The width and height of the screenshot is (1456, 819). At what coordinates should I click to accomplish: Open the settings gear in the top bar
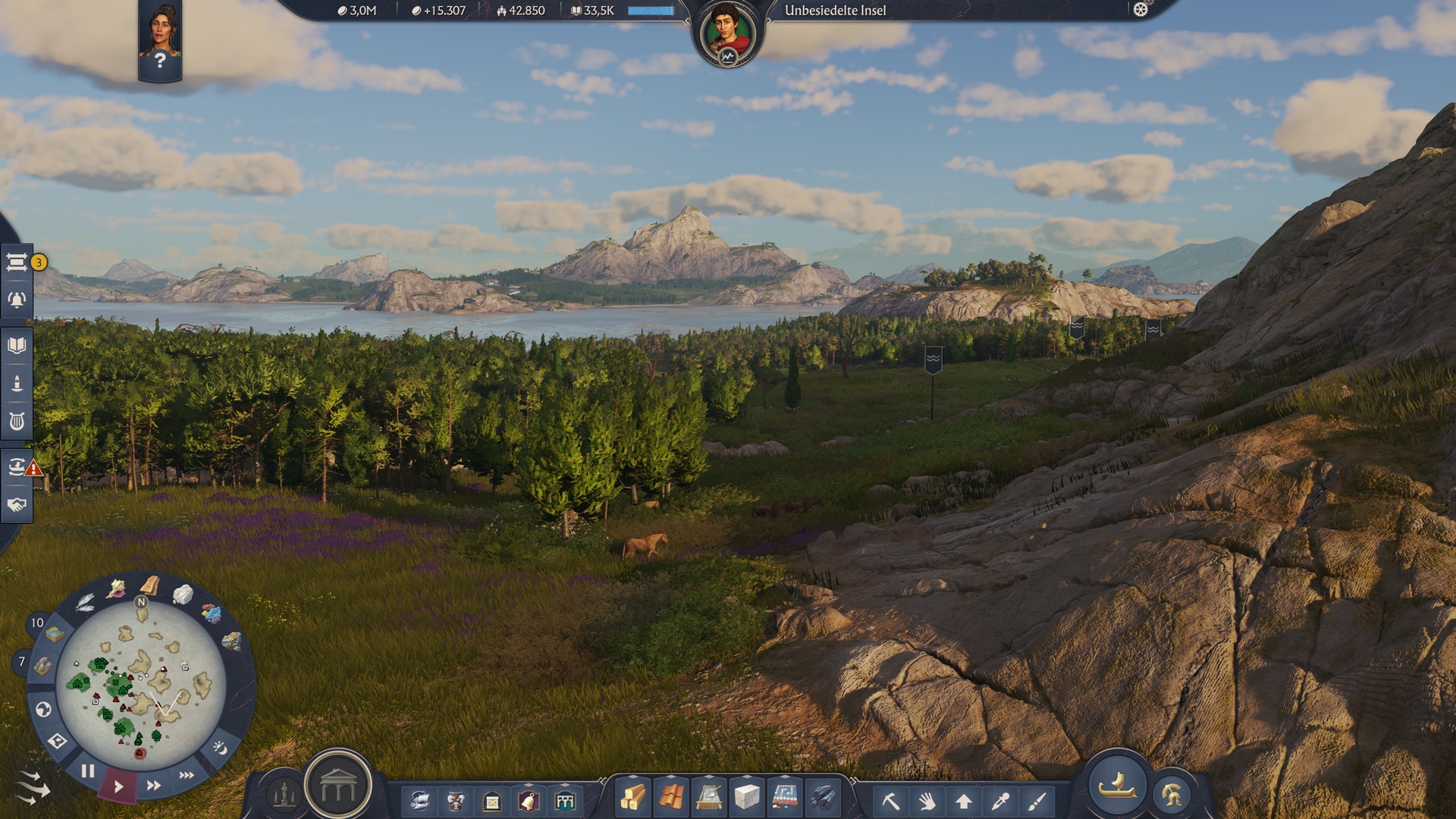coord(1141,10)
